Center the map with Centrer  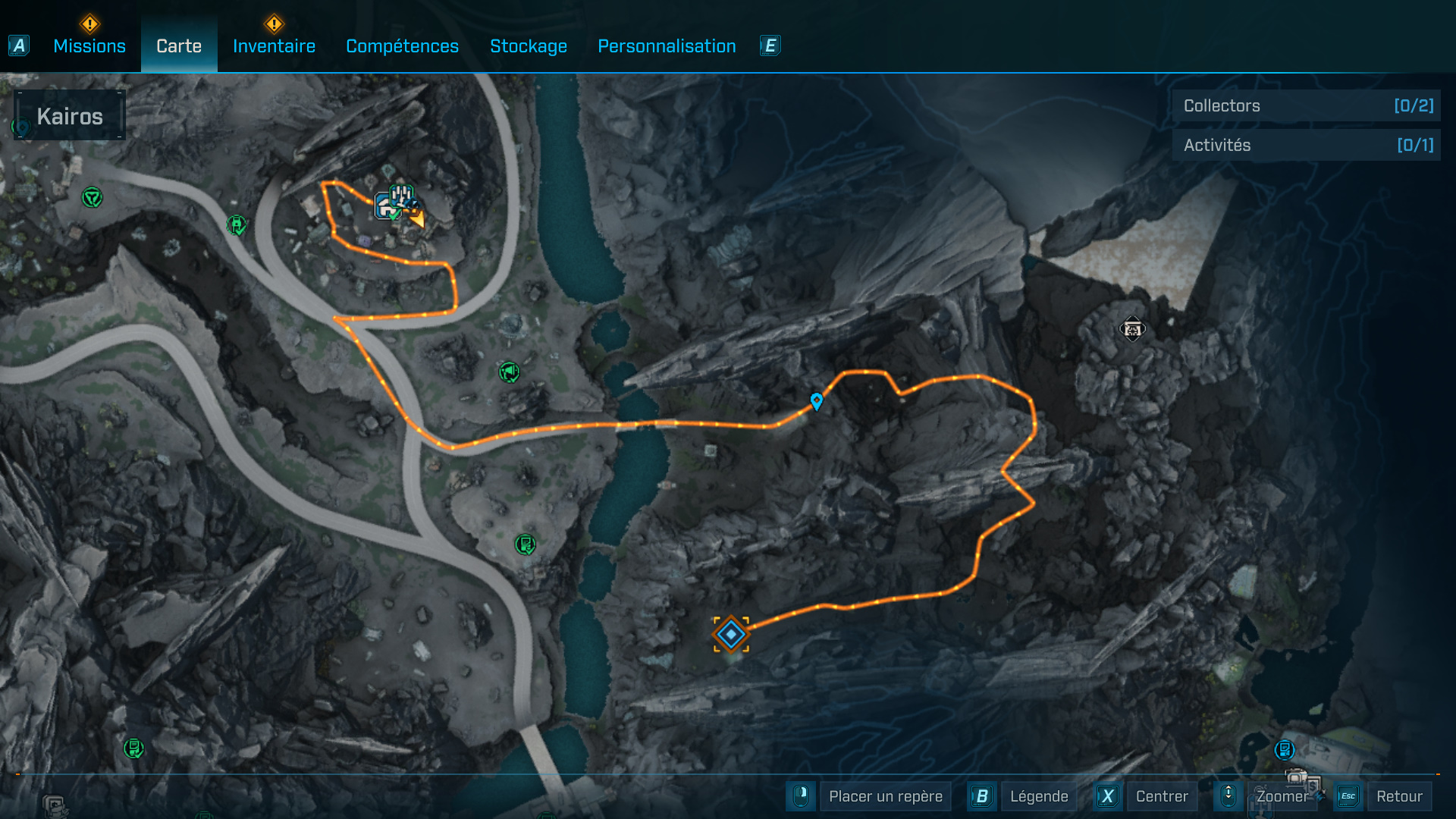1161,796
